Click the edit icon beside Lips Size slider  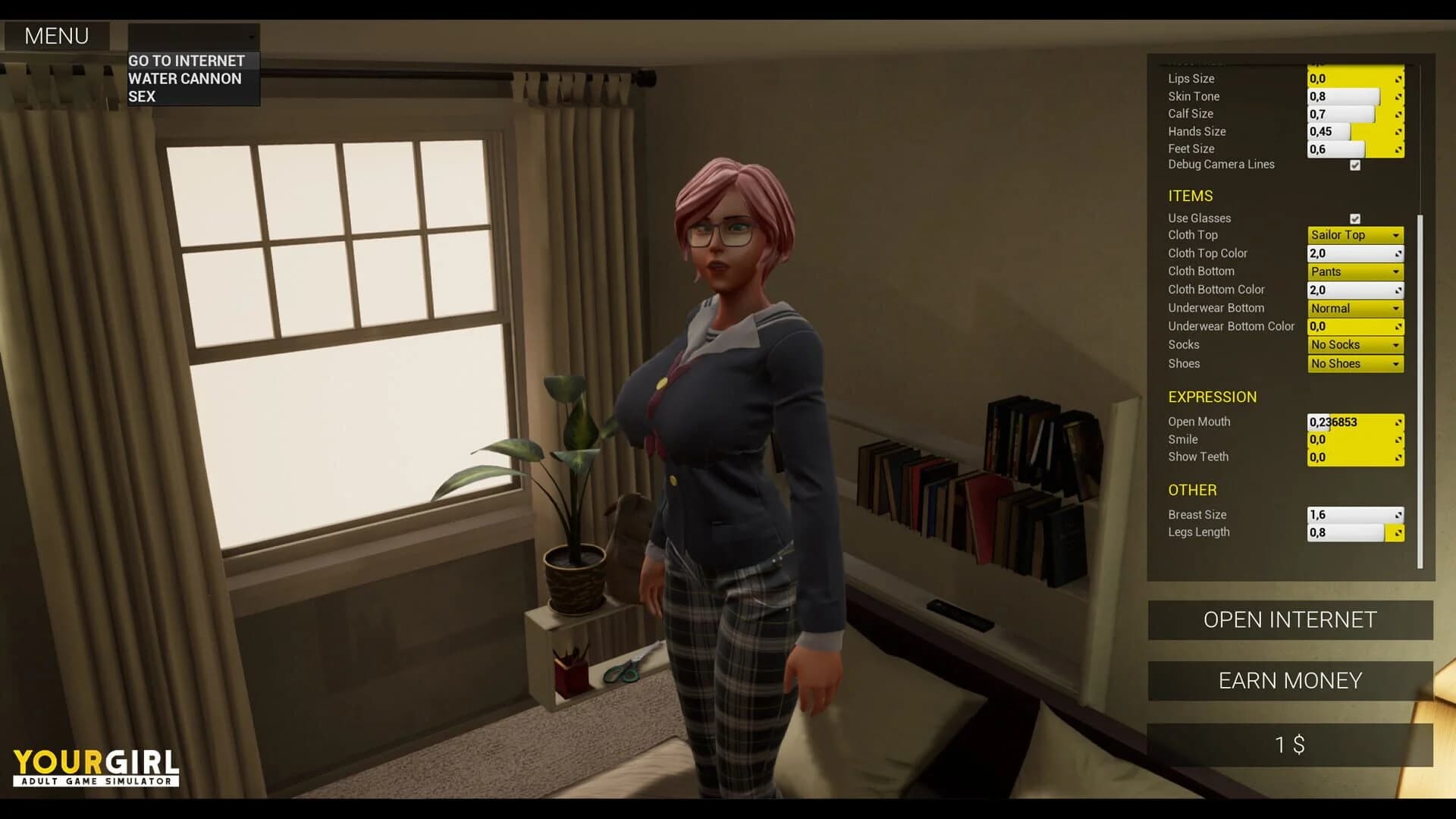click(x=1399, y=79)
